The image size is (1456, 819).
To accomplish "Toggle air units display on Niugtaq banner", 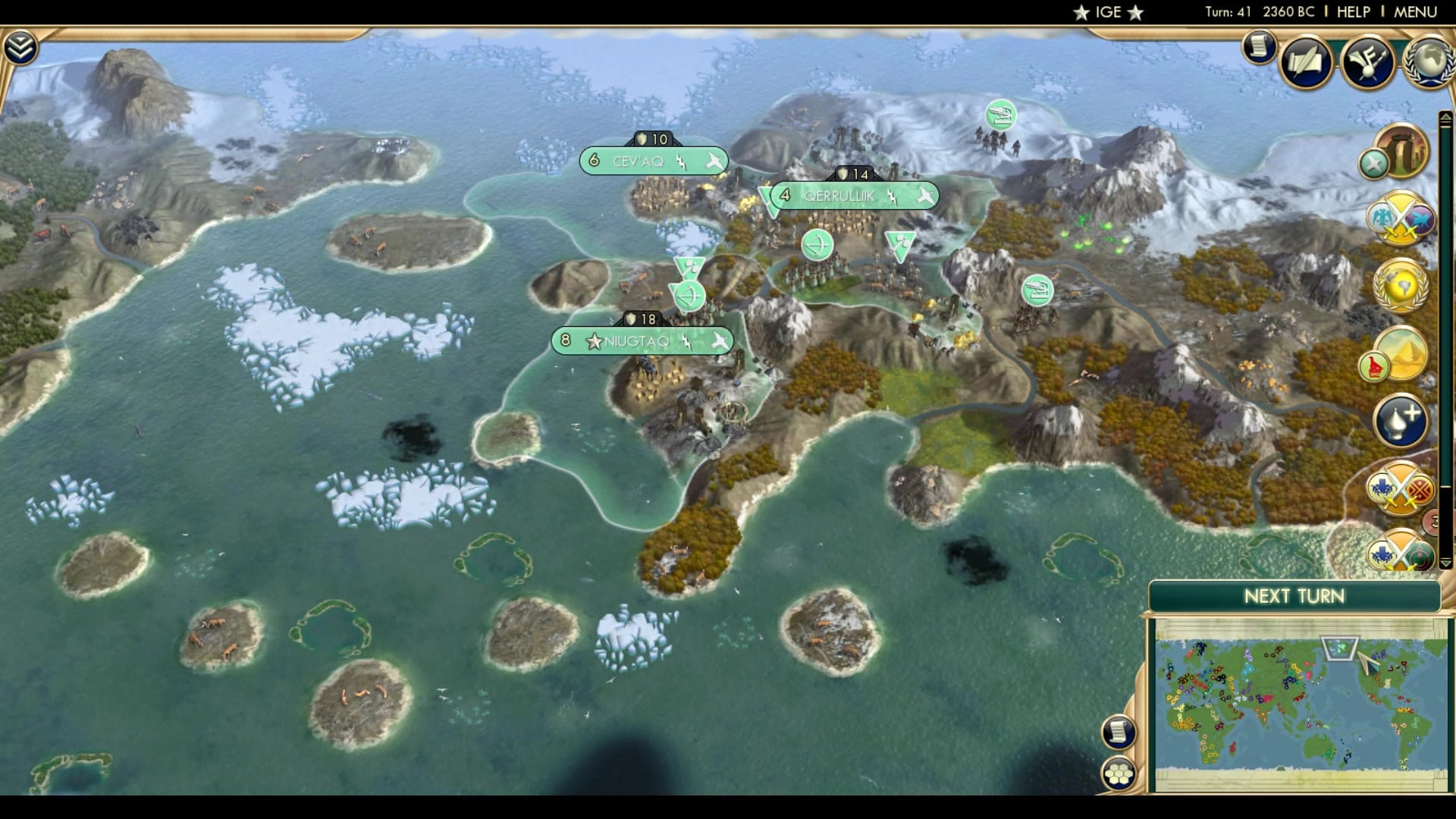I will click(719, 341).
